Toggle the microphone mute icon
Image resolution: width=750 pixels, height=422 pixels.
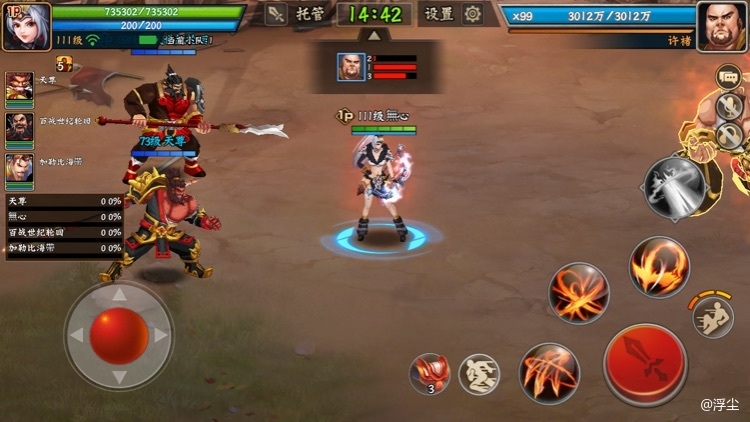point(729,108)
